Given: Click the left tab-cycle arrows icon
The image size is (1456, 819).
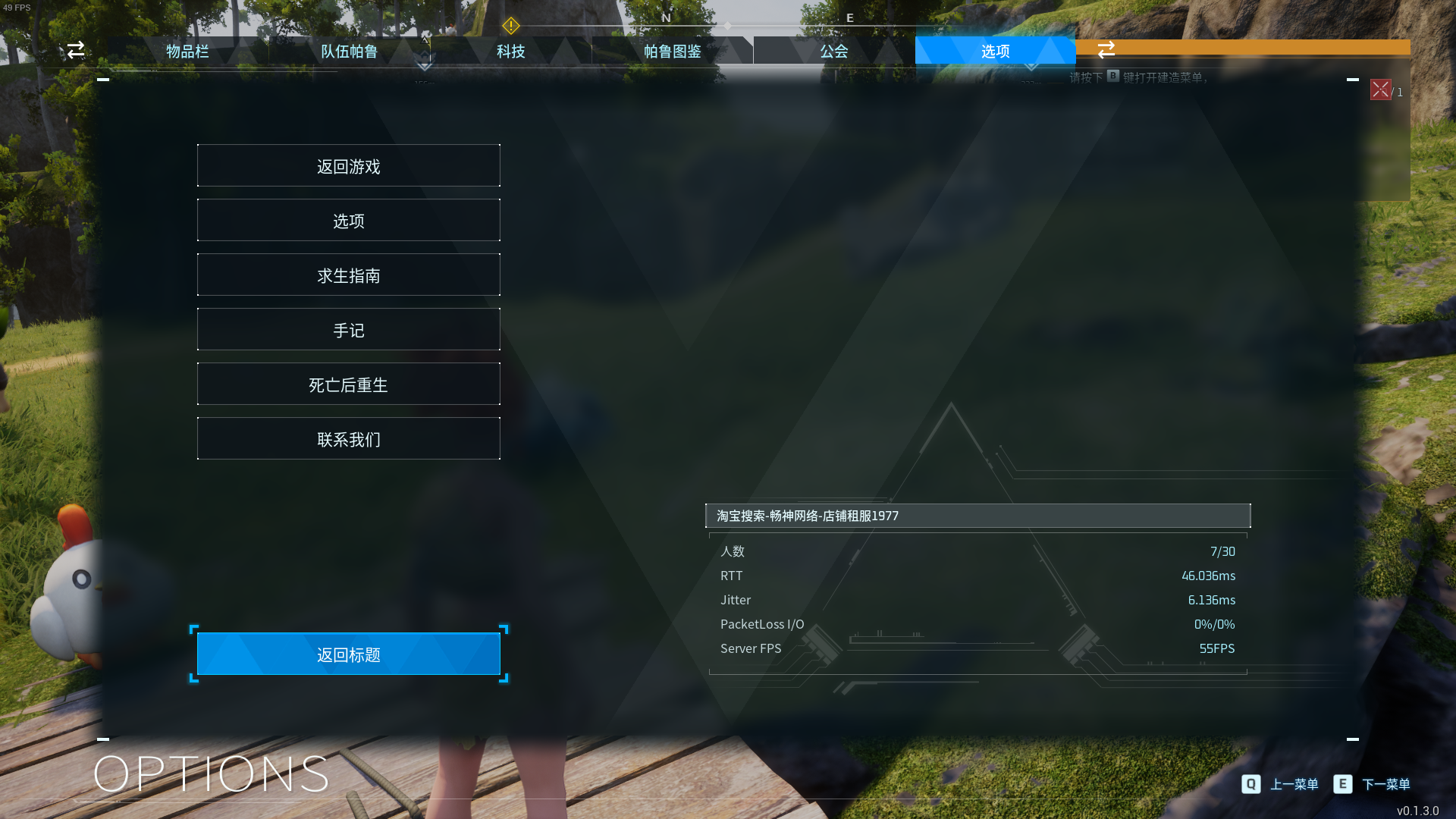Looking at the screenshot, I should click(x=76, y=50).
